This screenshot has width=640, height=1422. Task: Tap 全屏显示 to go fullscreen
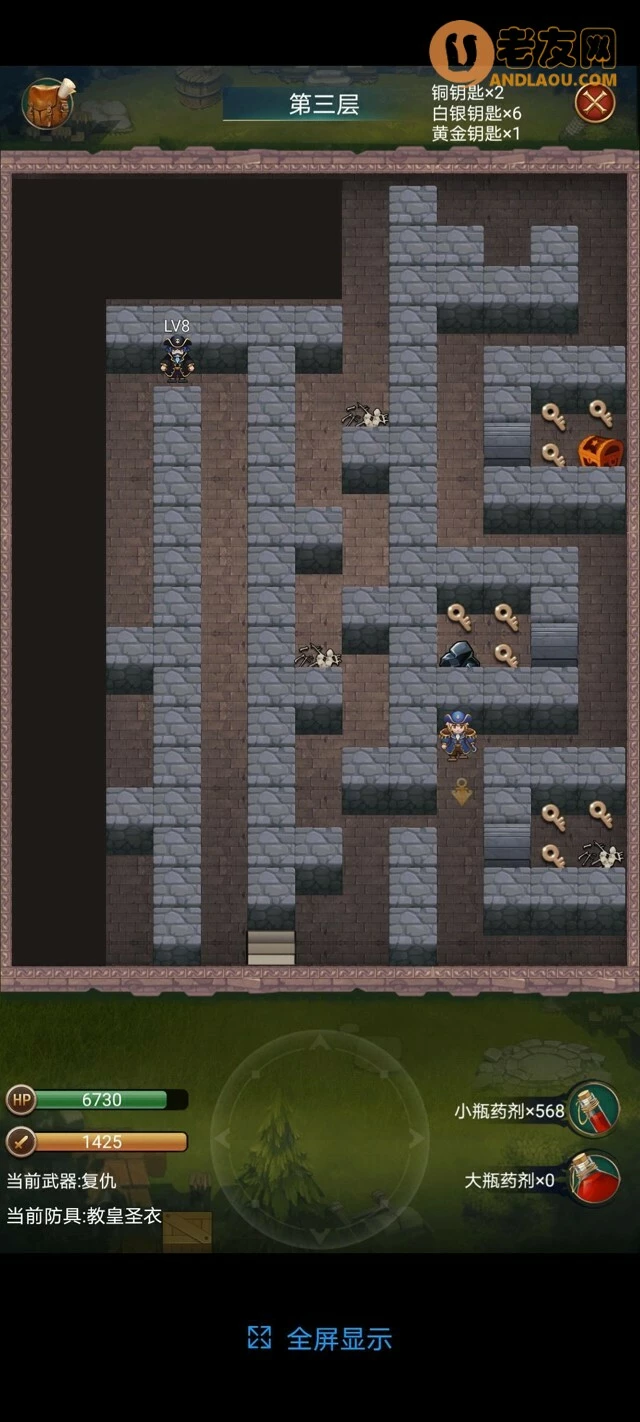(x=320, y=1339)
